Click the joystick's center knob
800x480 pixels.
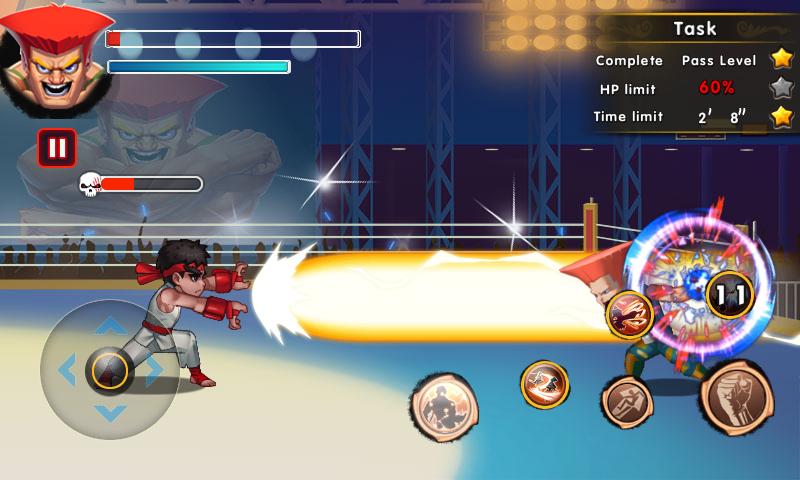[x=110, y=370]
